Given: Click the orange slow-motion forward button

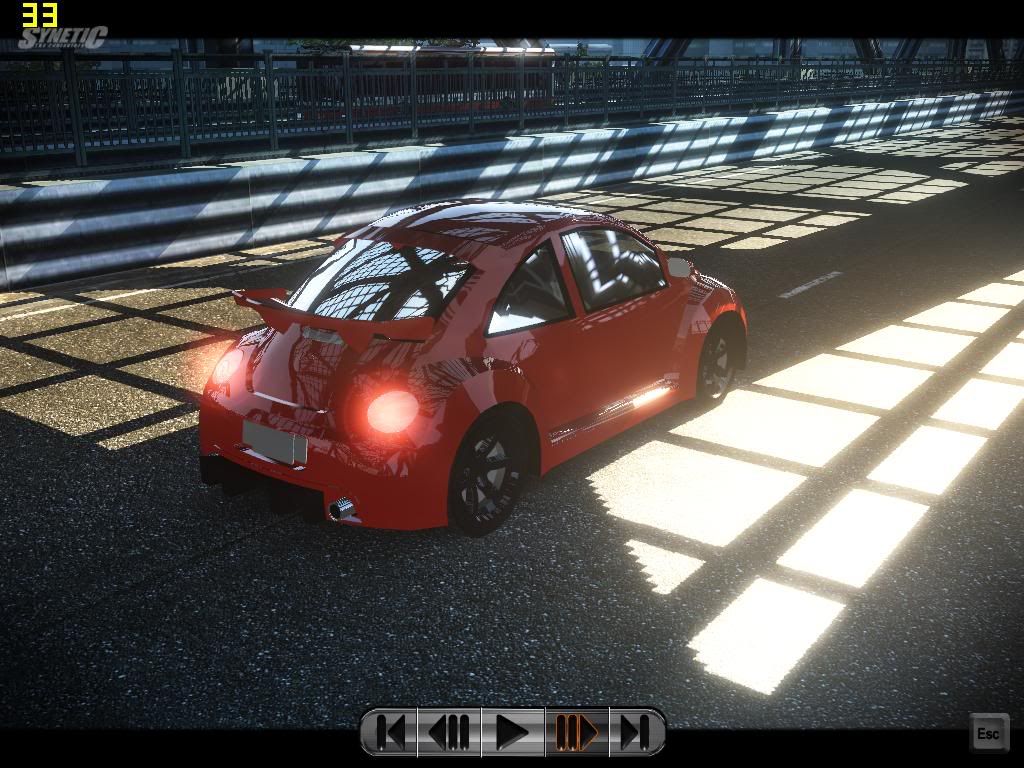Looking at the screenshot, I should point(576,732).
